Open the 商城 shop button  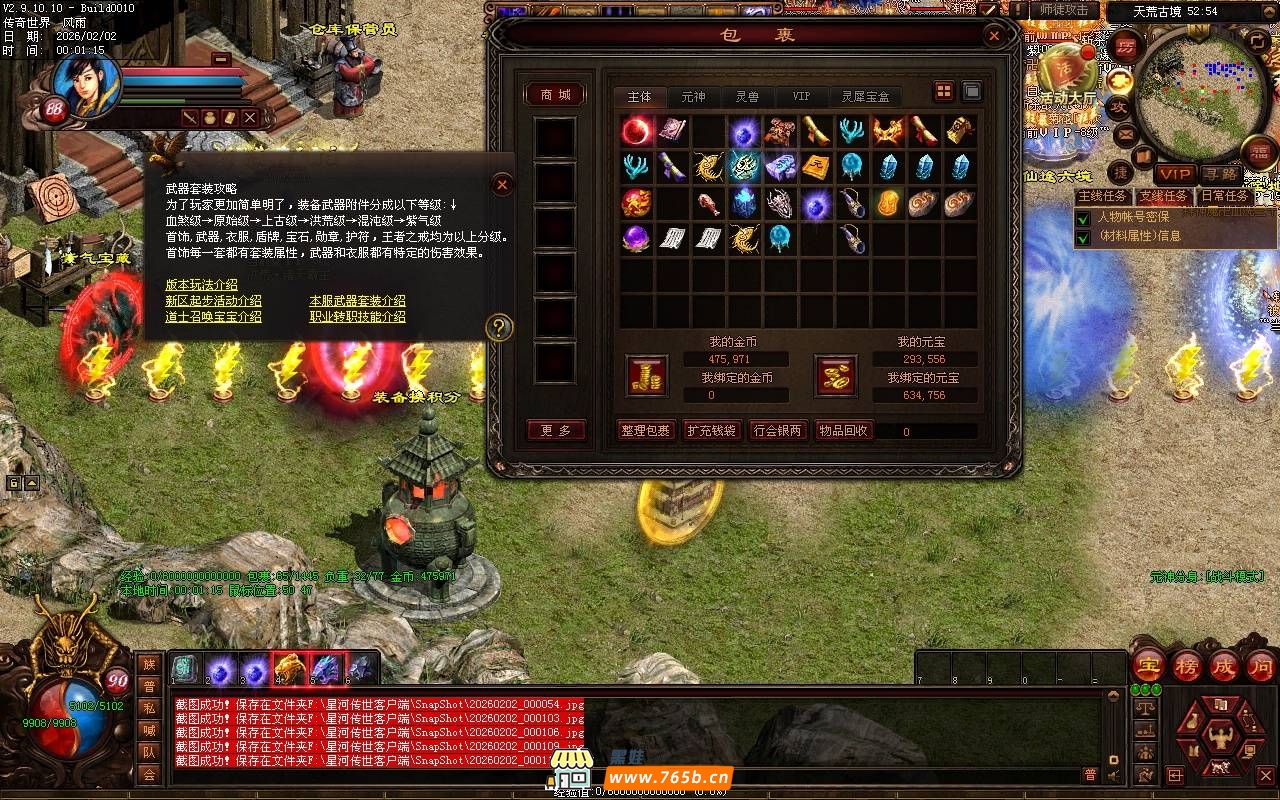point(555,94)
